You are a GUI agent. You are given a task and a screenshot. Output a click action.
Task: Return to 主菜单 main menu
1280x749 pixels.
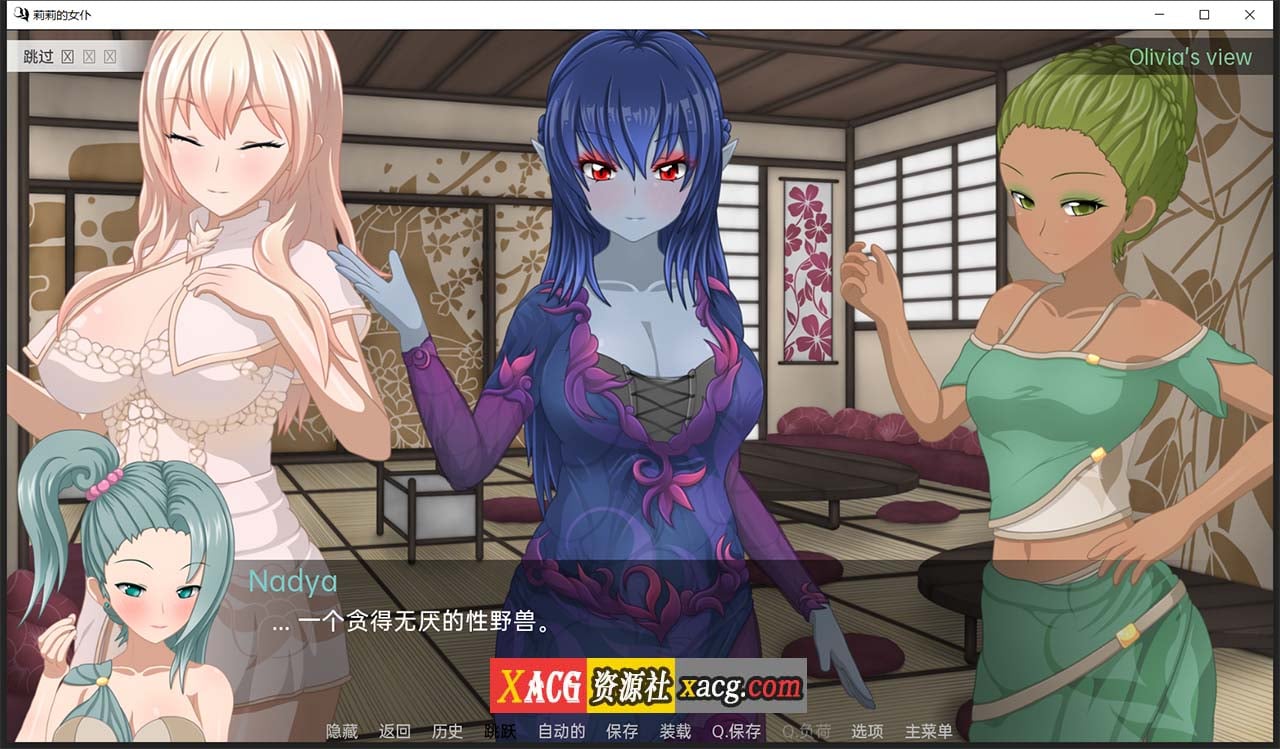click(927, 731)
